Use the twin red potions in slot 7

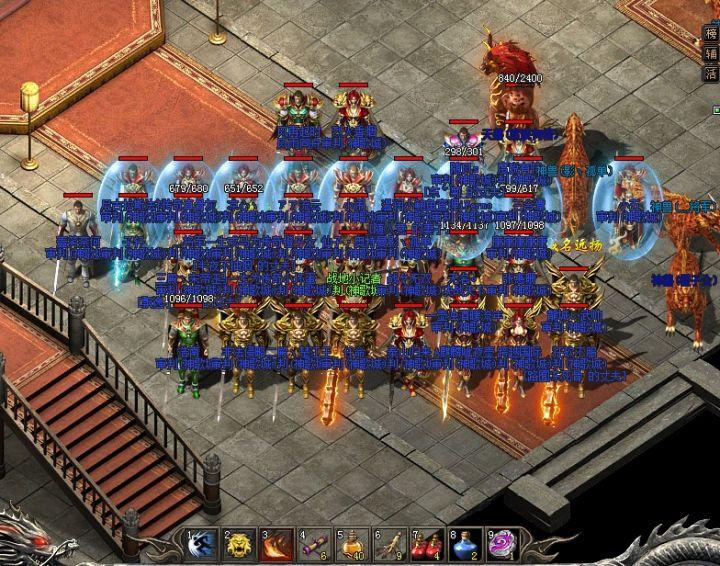[427, 546]
